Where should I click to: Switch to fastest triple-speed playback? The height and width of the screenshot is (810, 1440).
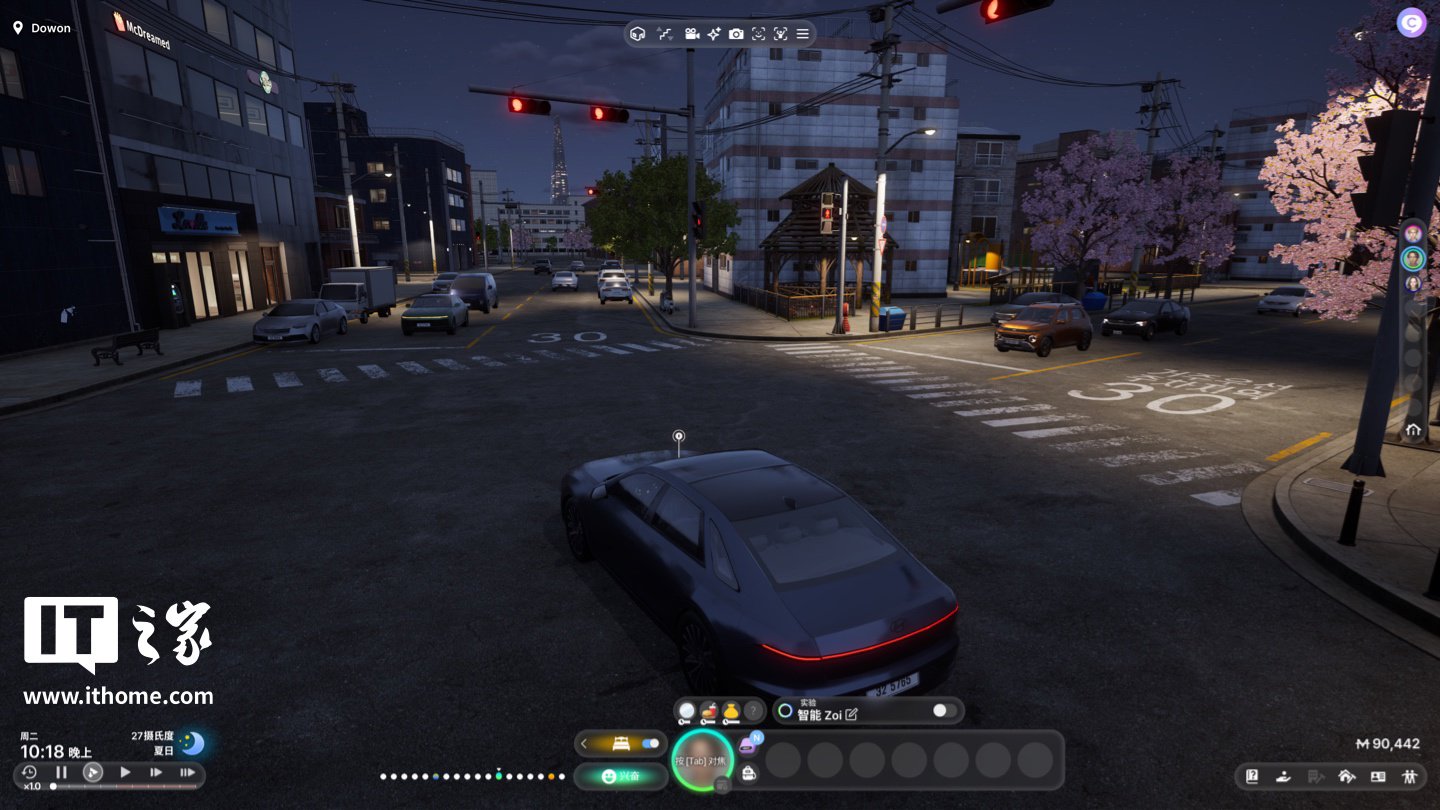click(x=187, y=772)
